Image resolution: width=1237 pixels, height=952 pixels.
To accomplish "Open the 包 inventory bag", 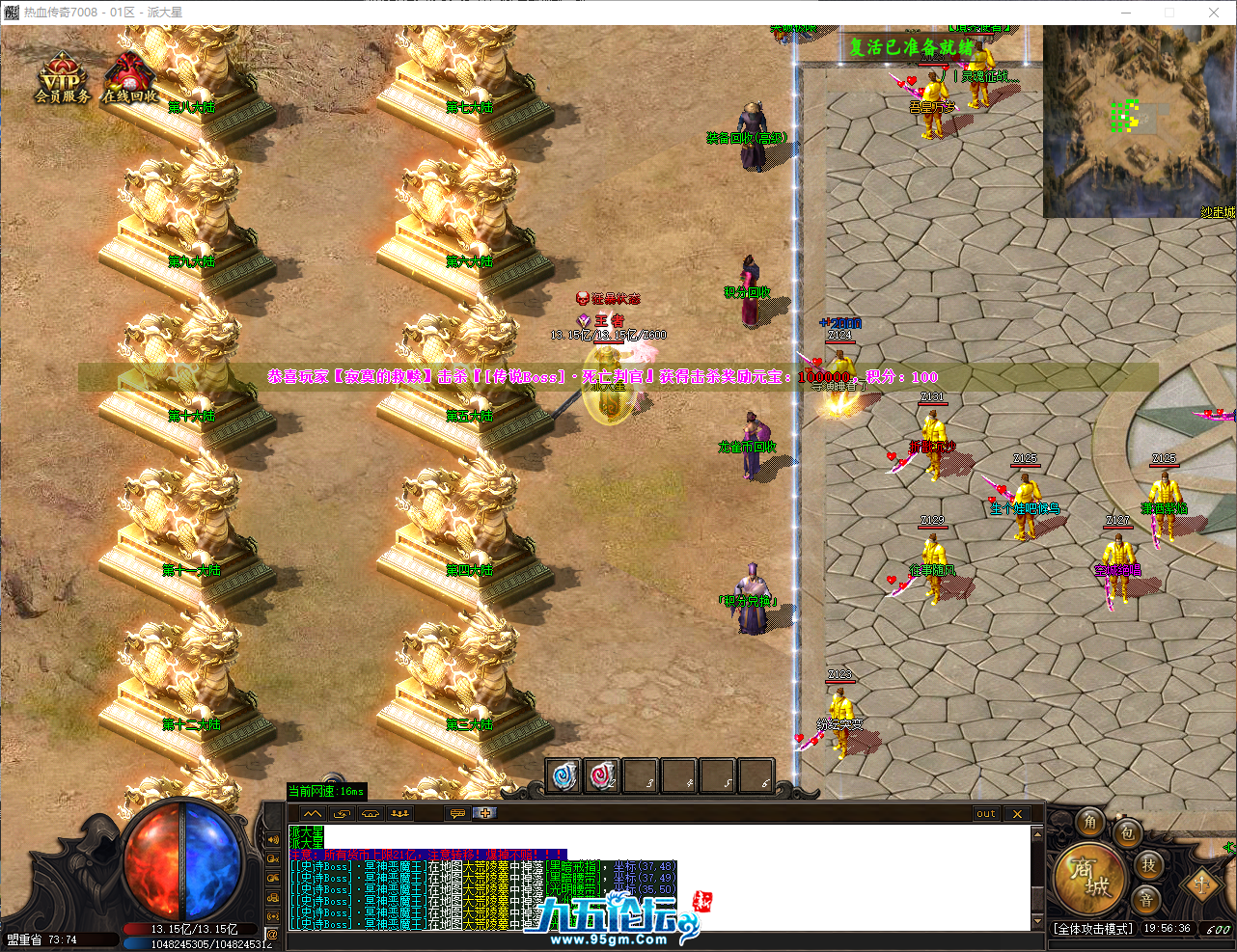I will pos(1127,831).
